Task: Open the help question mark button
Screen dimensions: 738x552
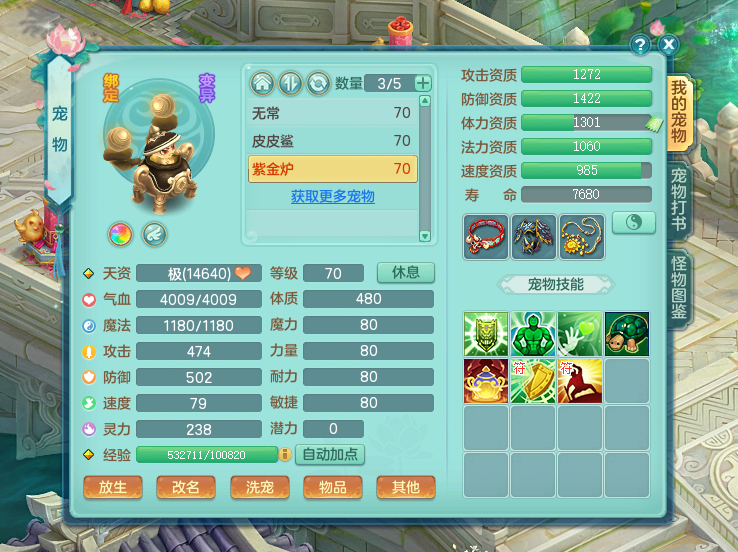Action: click(641, 45)
